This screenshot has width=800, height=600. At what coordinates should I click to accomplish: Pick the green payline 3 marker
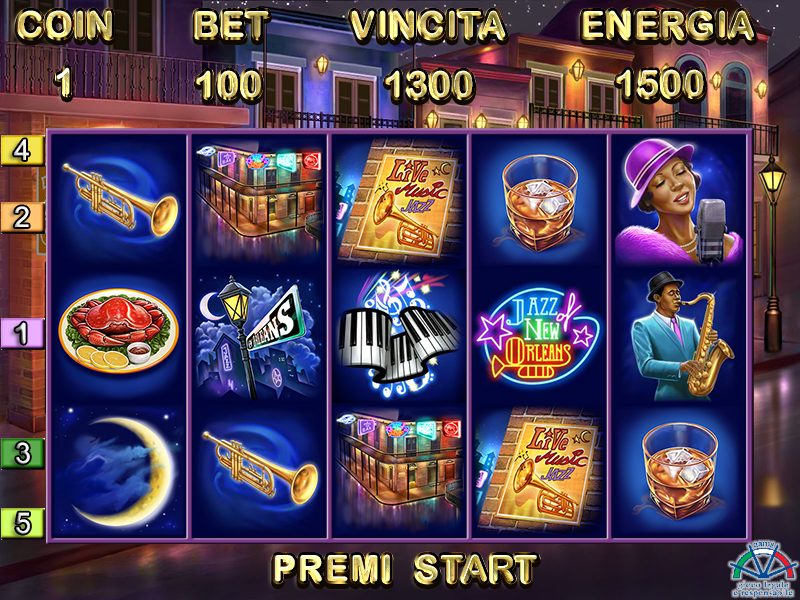point(22,453)
